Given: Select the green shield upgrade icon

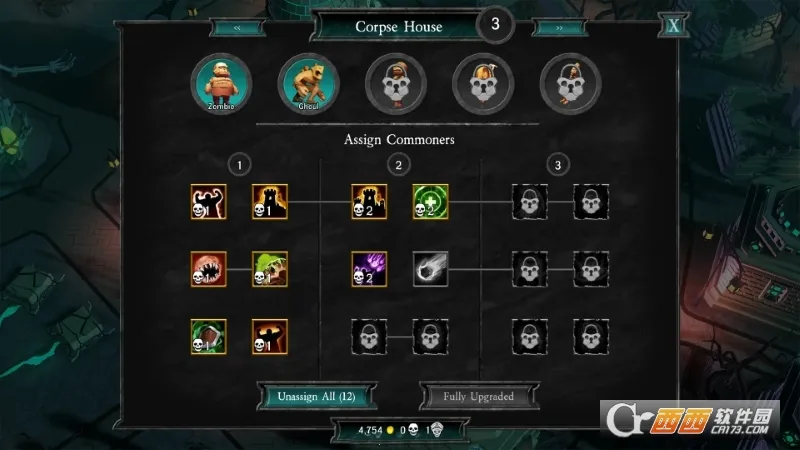Looking at the screenshot, I should click(209, 337).
